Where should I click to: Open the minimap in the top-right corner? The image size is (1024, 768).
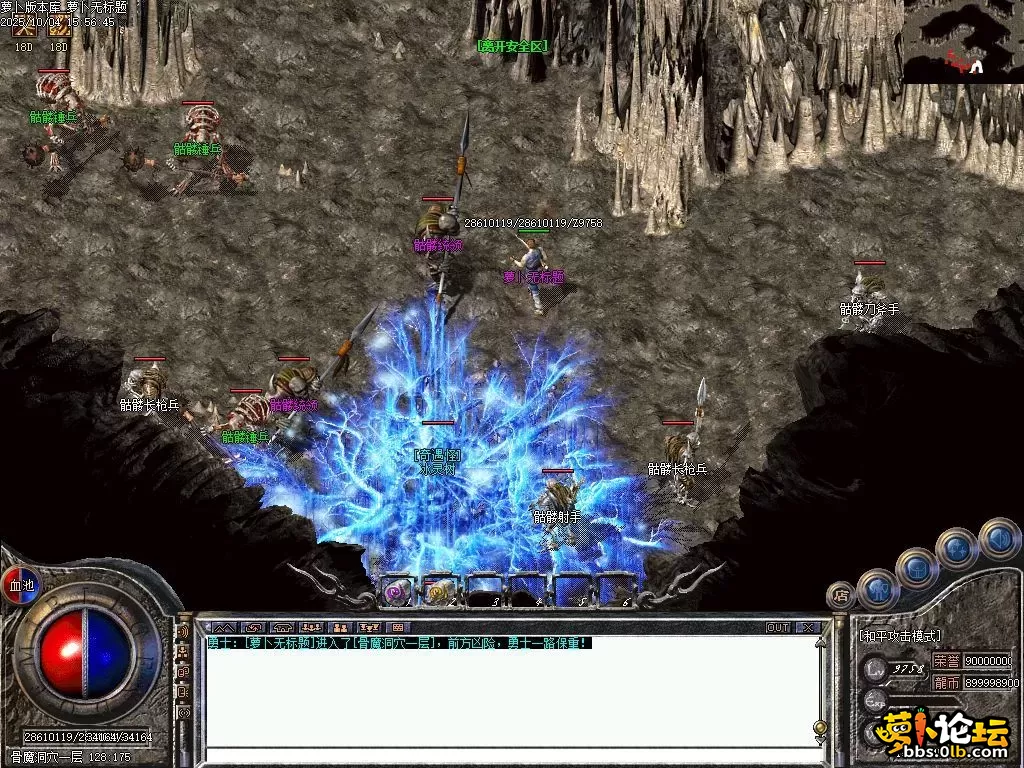pyautogui.click(x=963, y=42)
